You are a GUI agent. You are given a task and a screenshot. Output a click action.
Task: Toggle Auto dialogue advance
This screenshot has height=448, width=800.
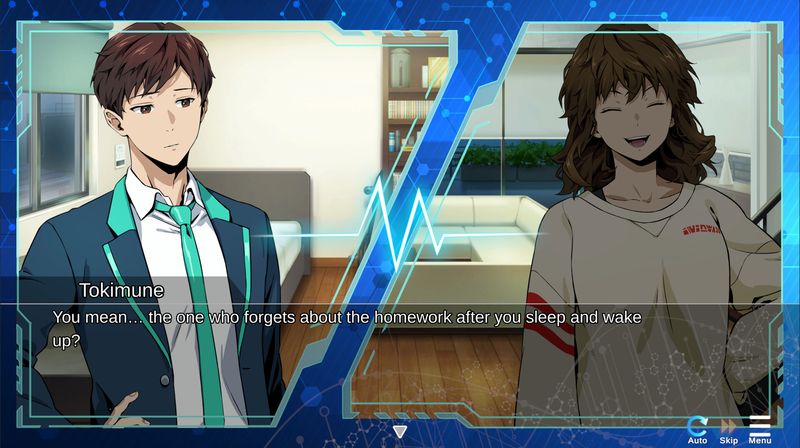pos(698,428)
